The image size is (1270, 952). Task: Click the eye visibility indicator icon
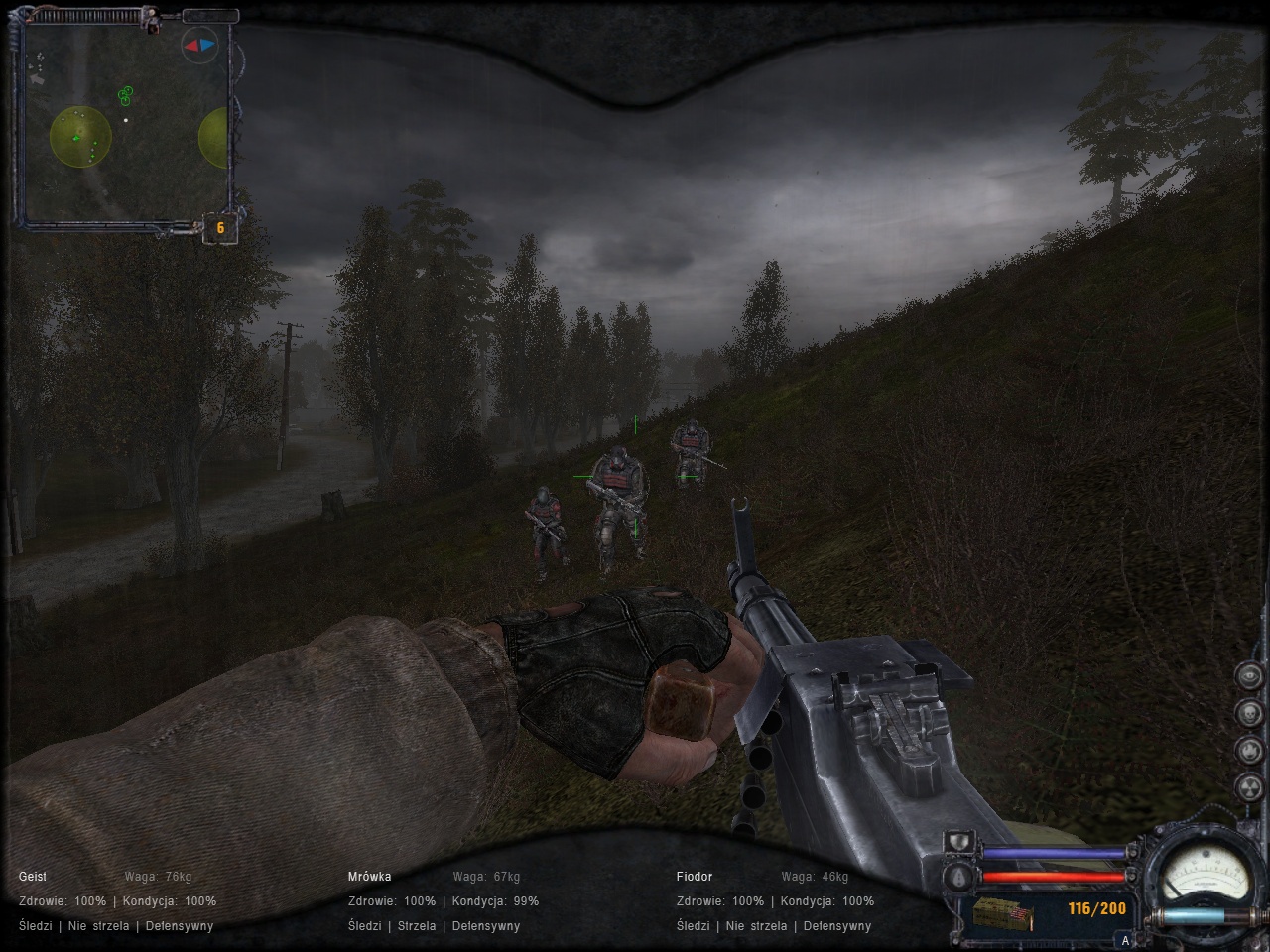coord(1249,675)
